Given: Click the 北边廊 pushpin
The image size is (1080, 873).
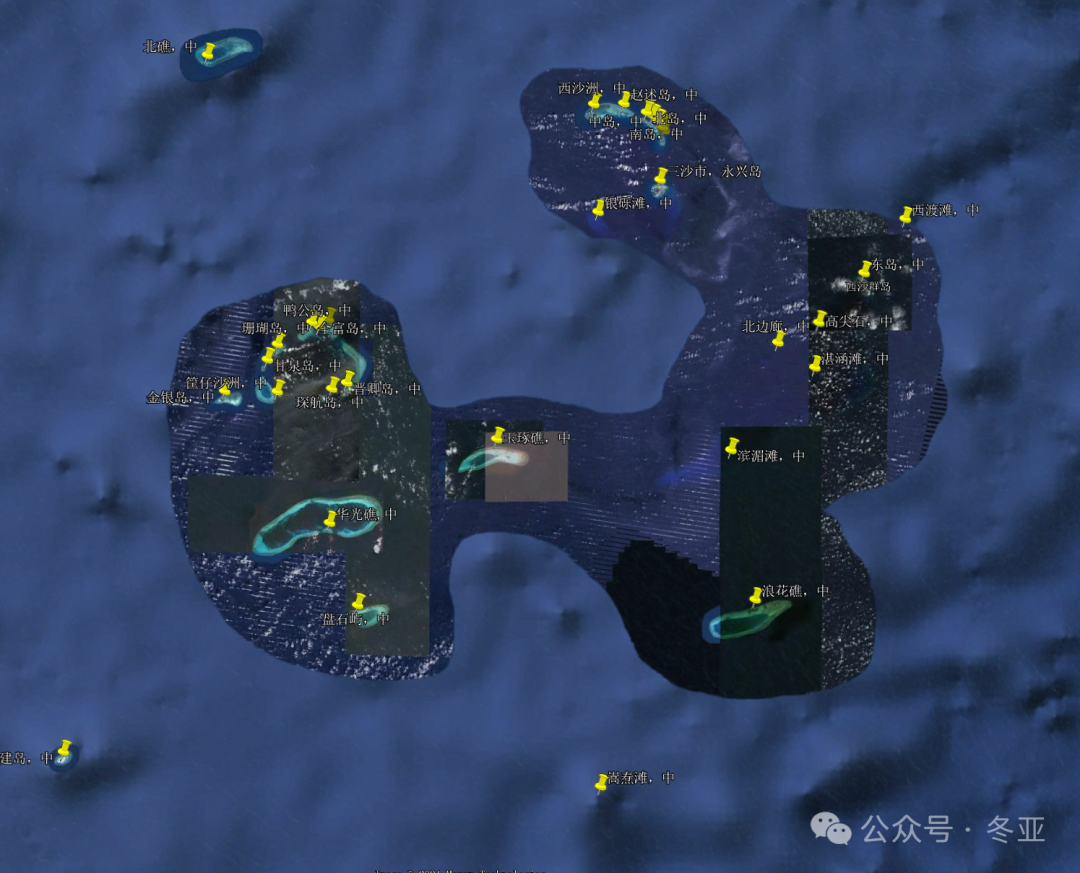Looking at the screenshot, I should [778, 340].
